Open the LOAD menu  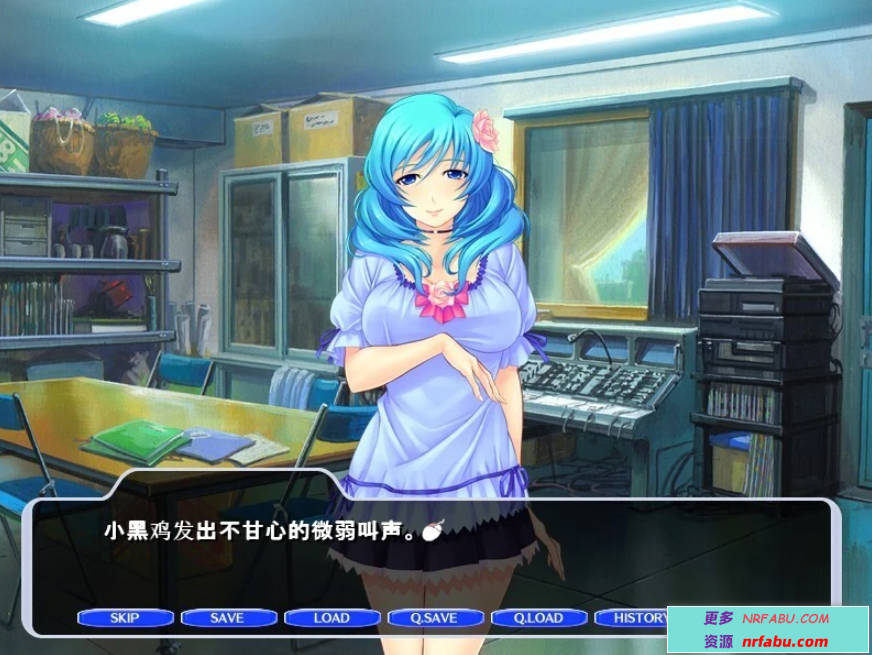331,618
